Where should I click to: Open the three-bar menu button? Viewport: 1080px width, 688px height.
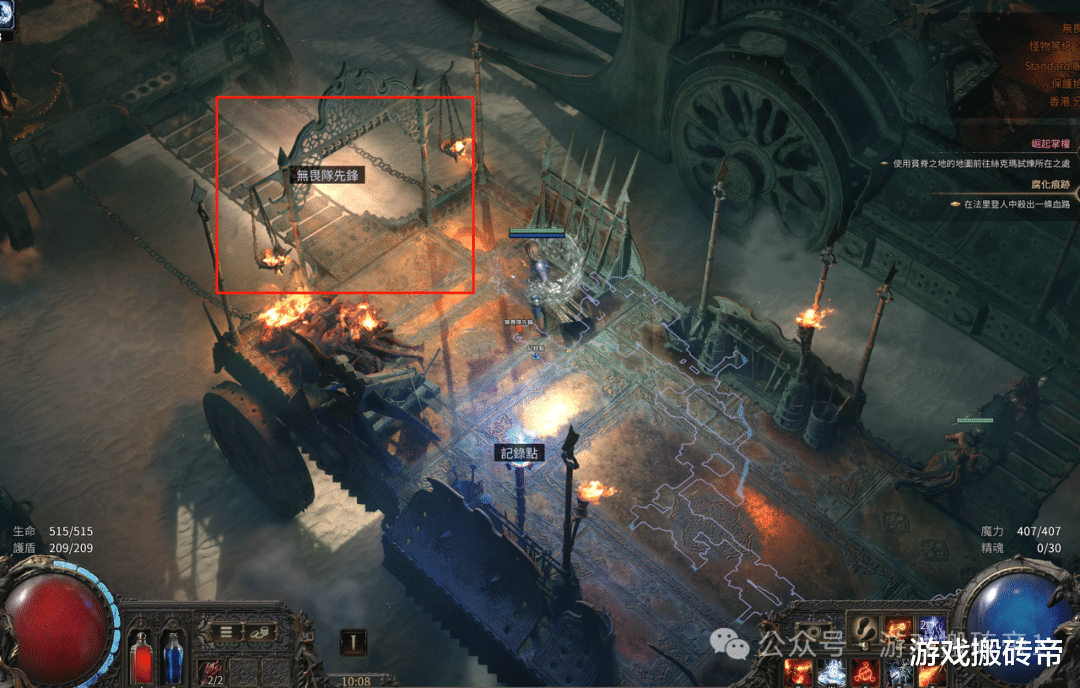point(228,632)
